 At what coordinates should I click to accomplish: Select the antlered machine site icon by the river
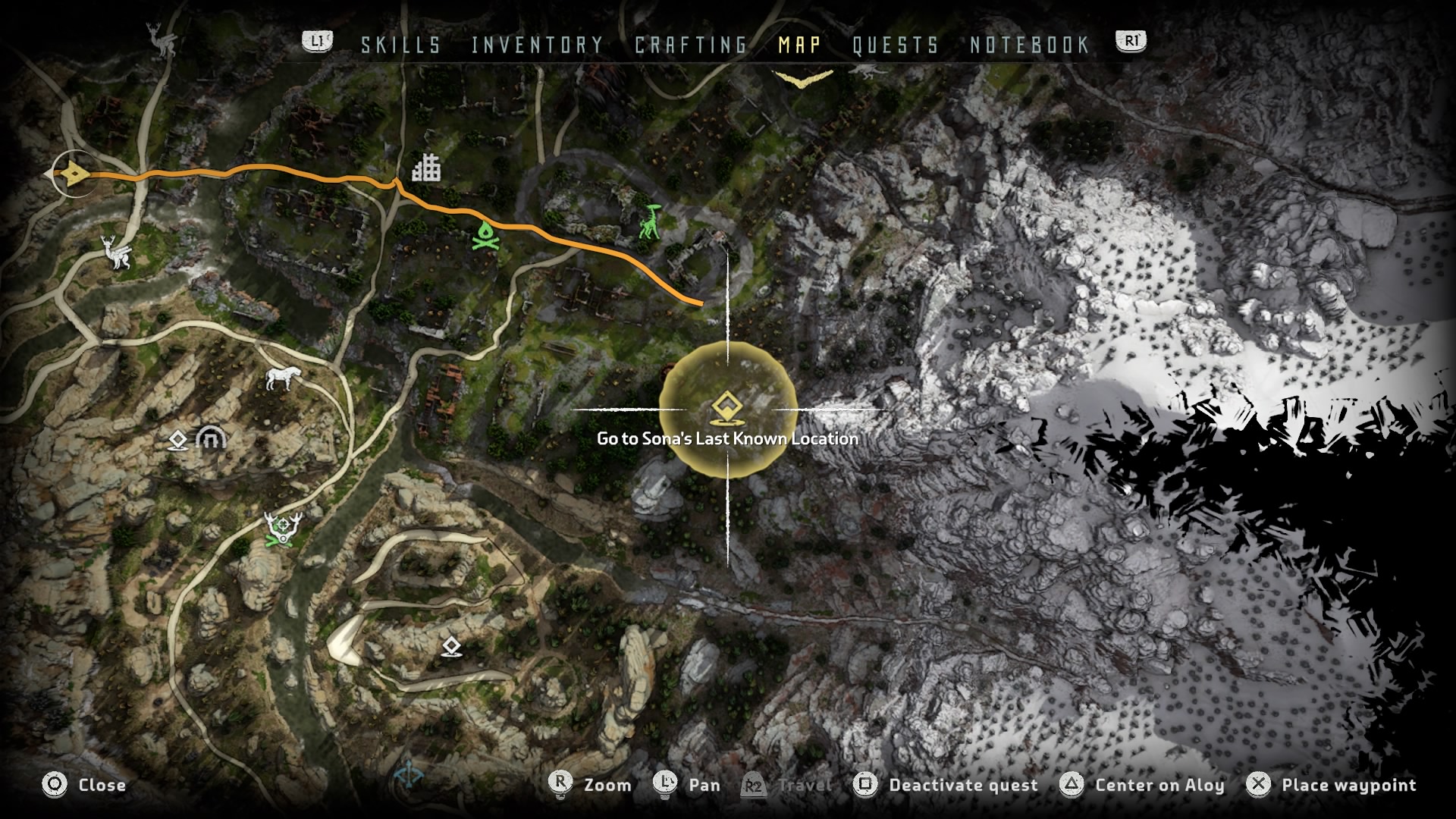tap(118, 252)
